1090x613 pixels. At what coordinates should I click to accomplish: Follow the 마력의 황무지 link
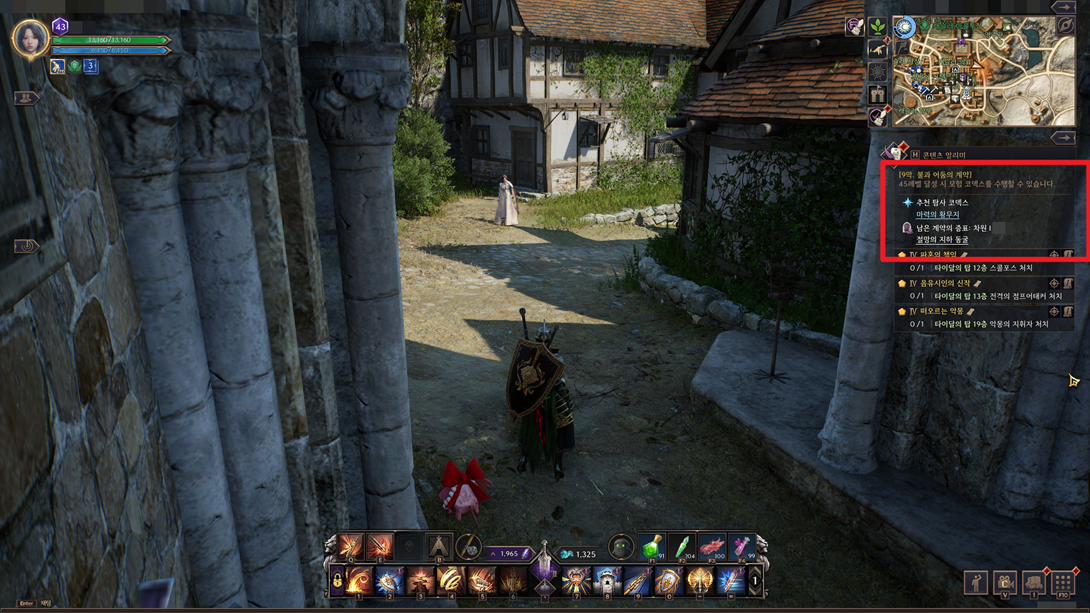tap(937, 215)
